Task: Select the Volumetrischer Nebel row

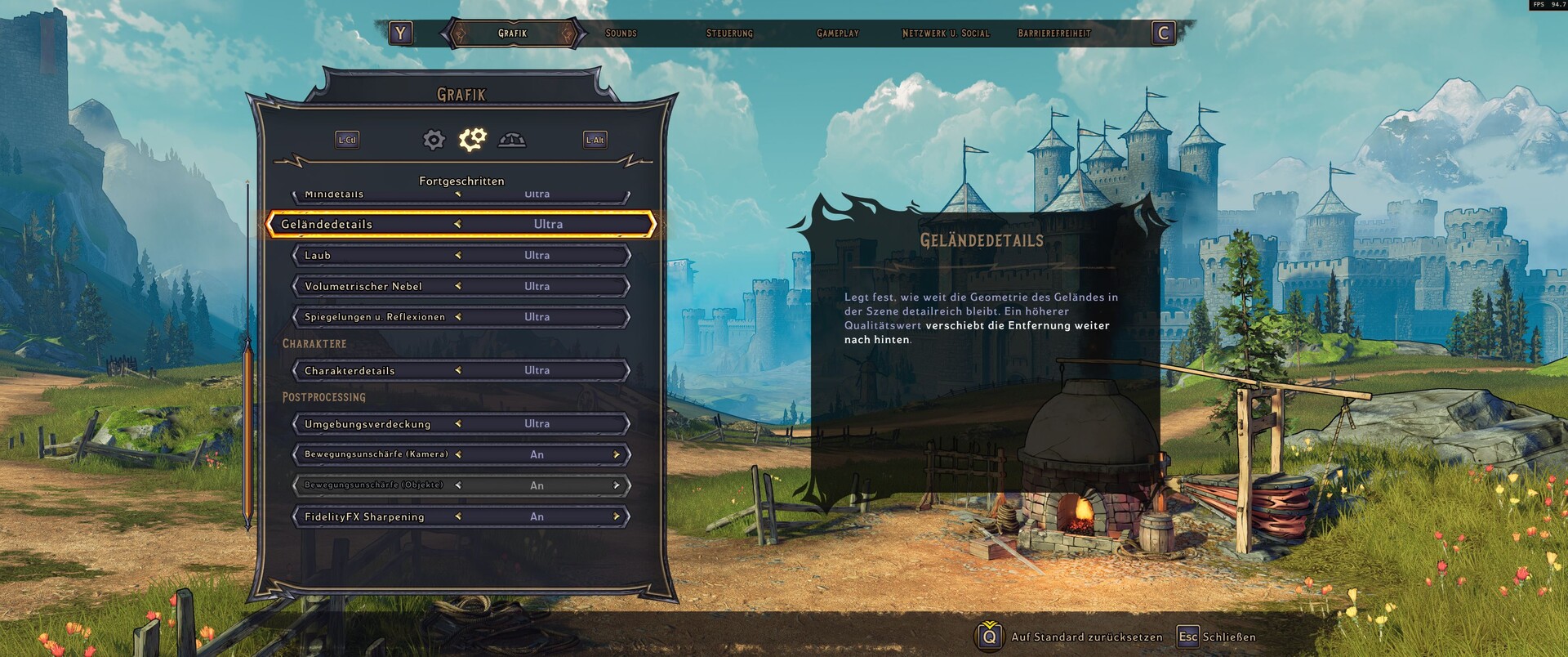Action: (x=461, y=286)
